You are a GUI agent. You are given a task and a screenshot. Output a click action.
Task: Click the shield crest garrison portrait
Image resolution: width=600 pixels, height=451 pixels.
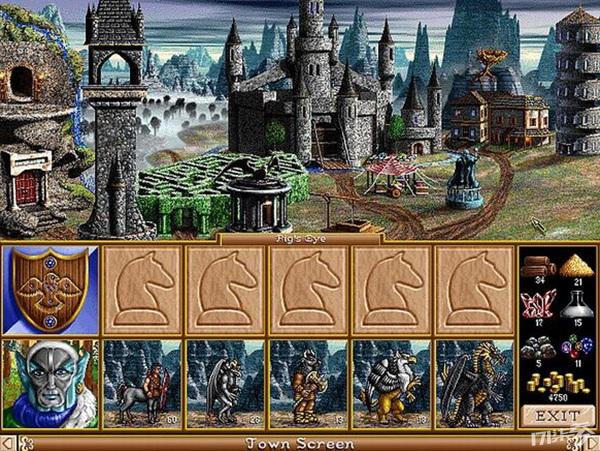click(x=50, y=290)
